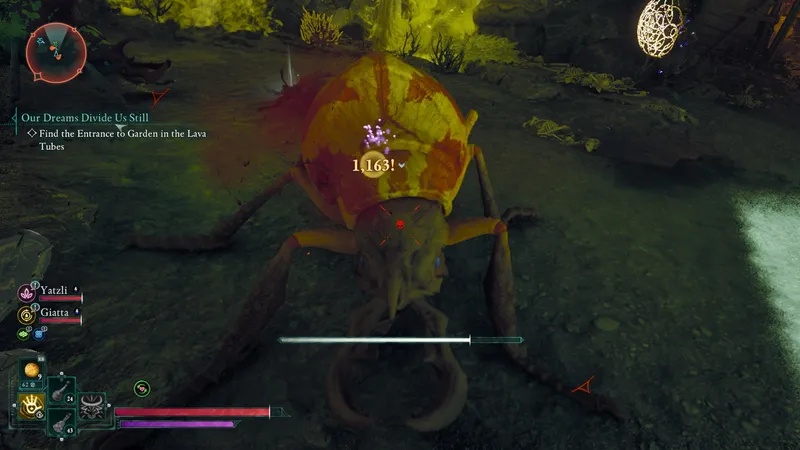The image size is (800, 450).
Task: Use the orange orb consumable slot
Action: [31, 371]
